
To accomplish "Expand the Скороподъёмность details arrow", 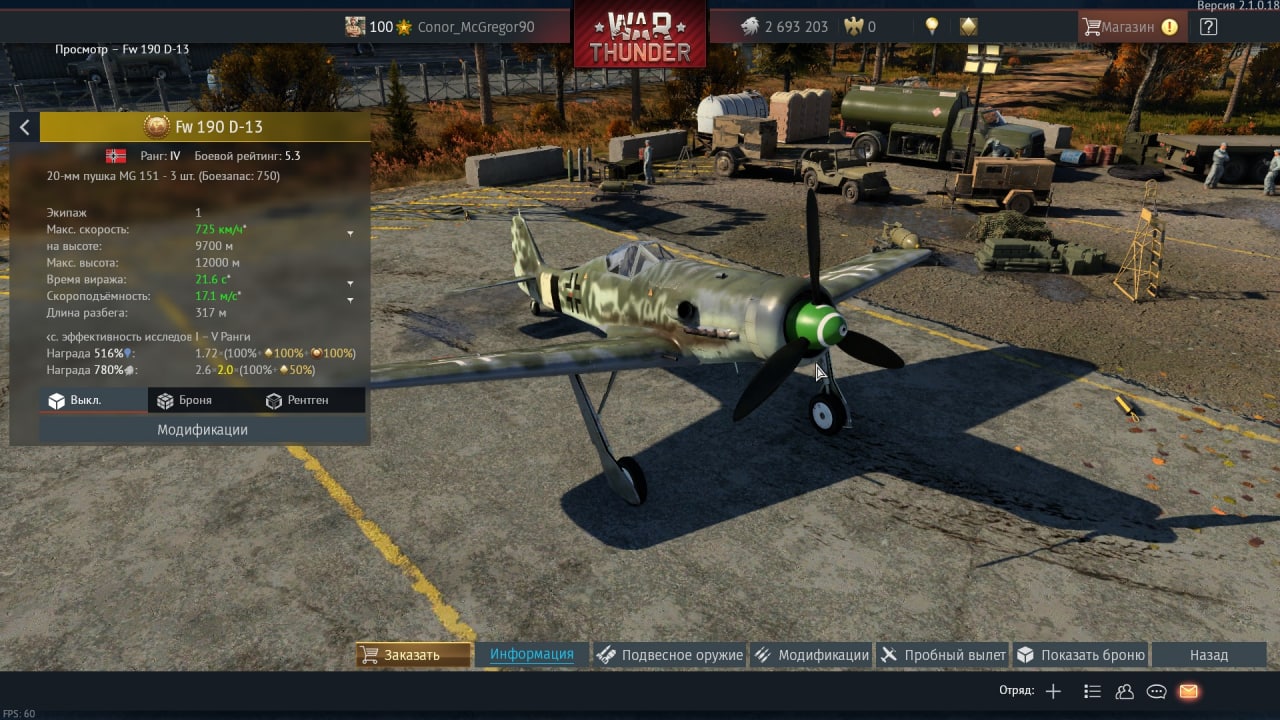I will click(350, 299).
